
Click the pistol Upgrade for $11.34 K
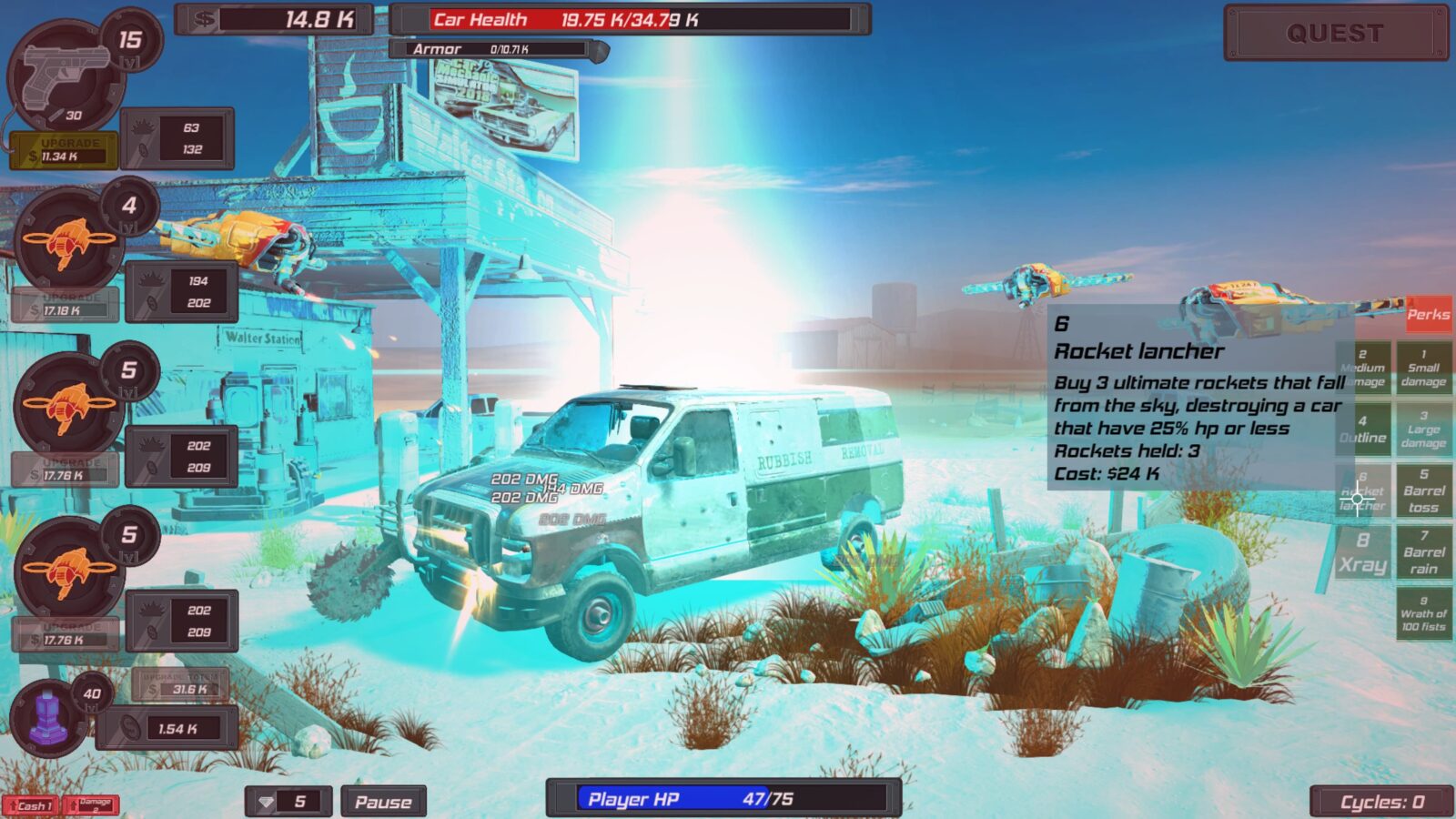62,150
